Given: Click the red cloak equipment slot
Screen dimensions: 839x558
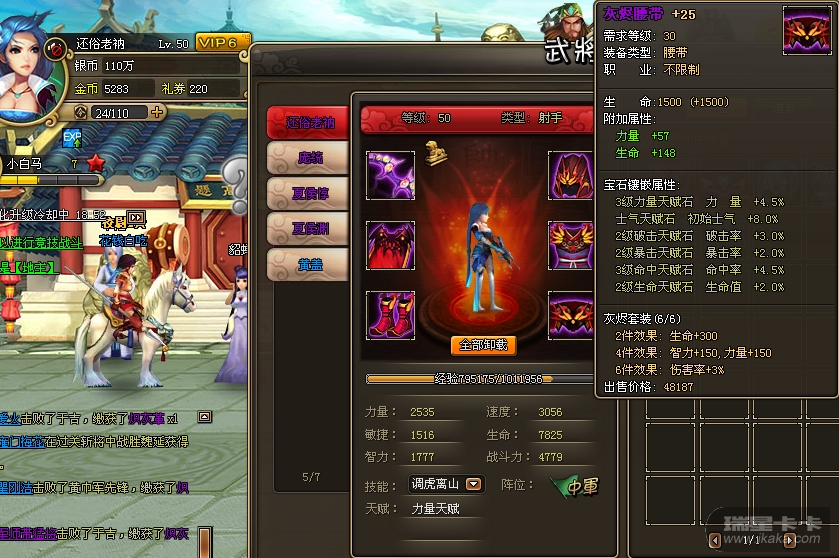Looking at the screenshot, I should 391,246.
